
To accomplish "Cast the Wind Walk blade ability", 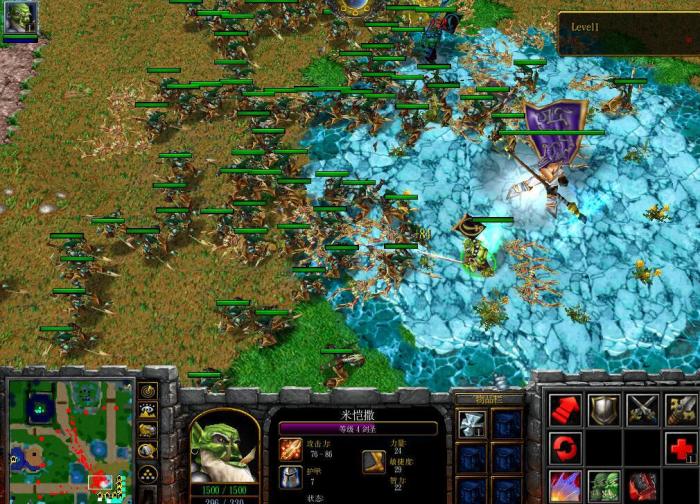I will pos(566,485).
